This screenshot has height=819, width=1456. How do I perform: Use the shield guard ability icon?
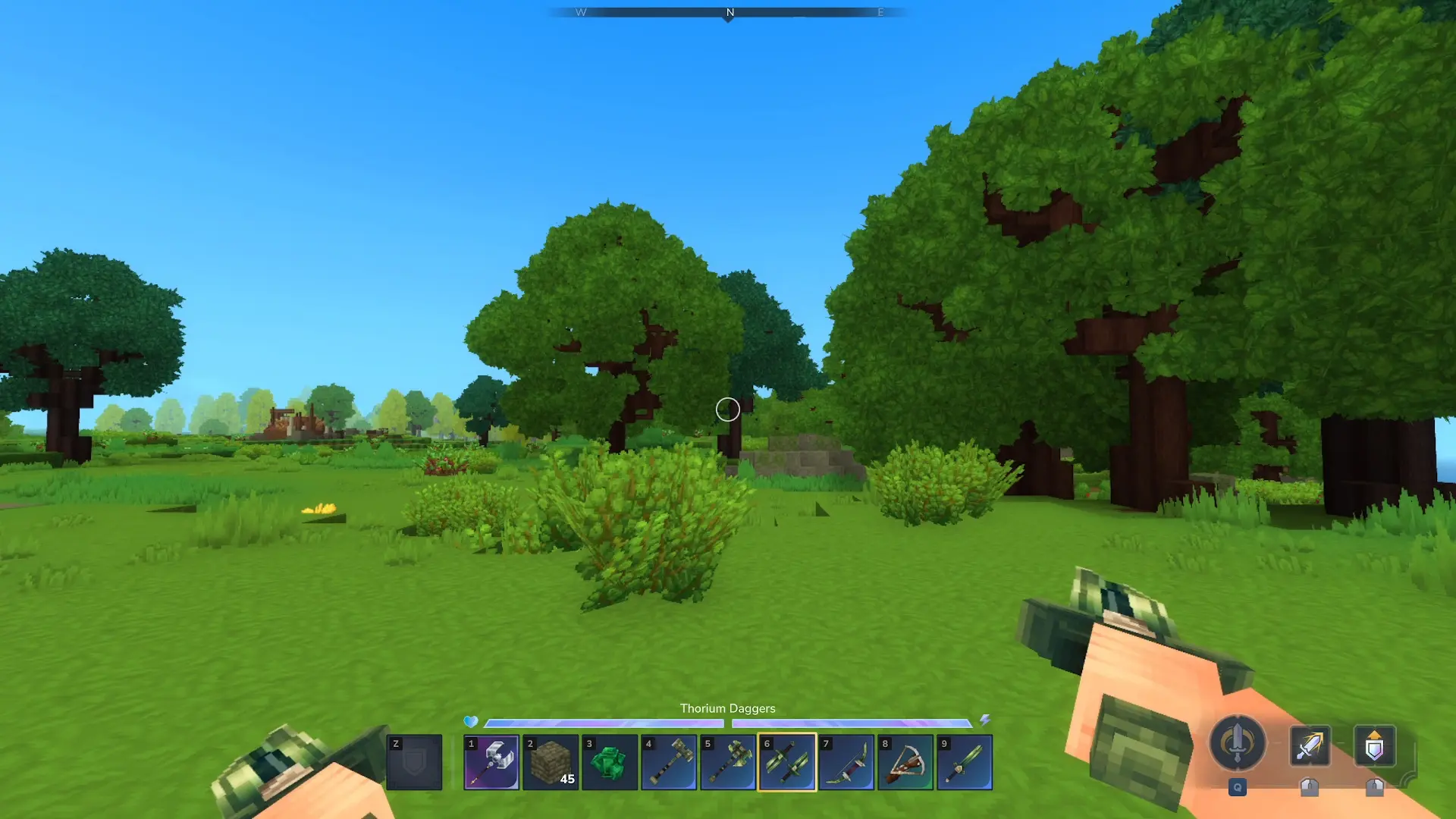click(1374, 745)
